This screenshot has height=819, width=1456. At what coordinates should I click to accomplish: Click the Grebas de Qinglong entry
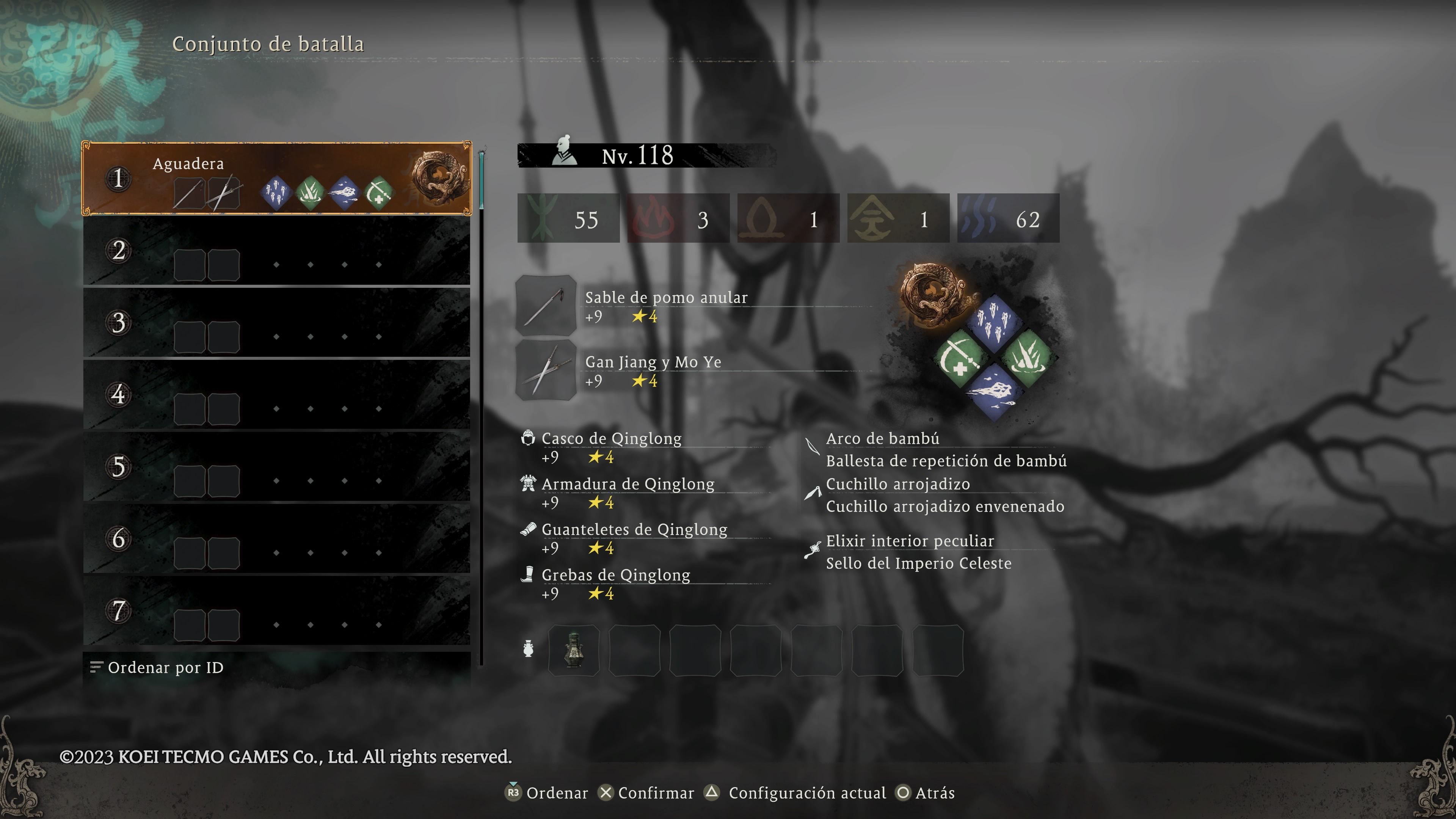pyautogui.click(x=615, y=576)
